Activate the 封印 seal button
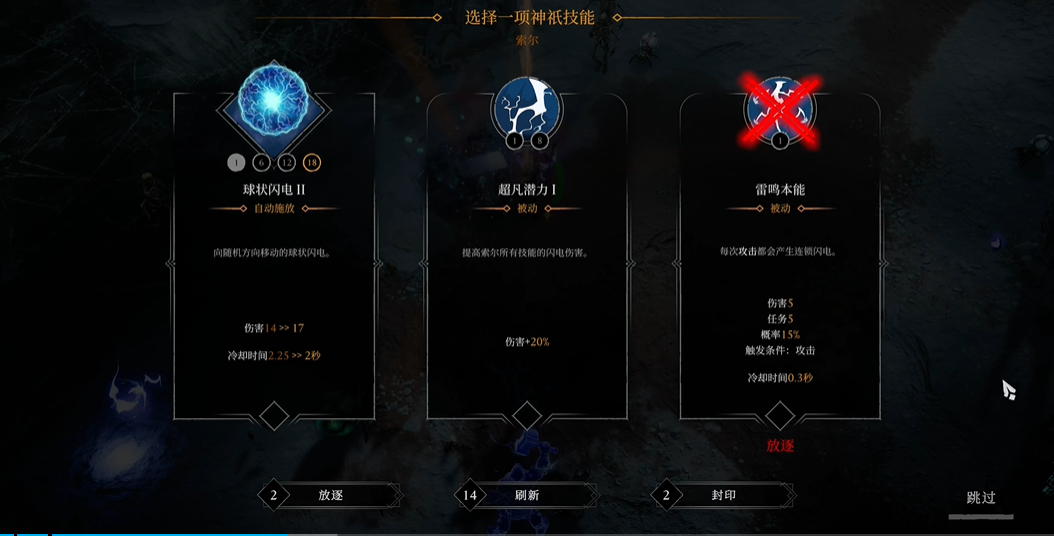This screenshot has height=536, width=1054. [722, 495]
